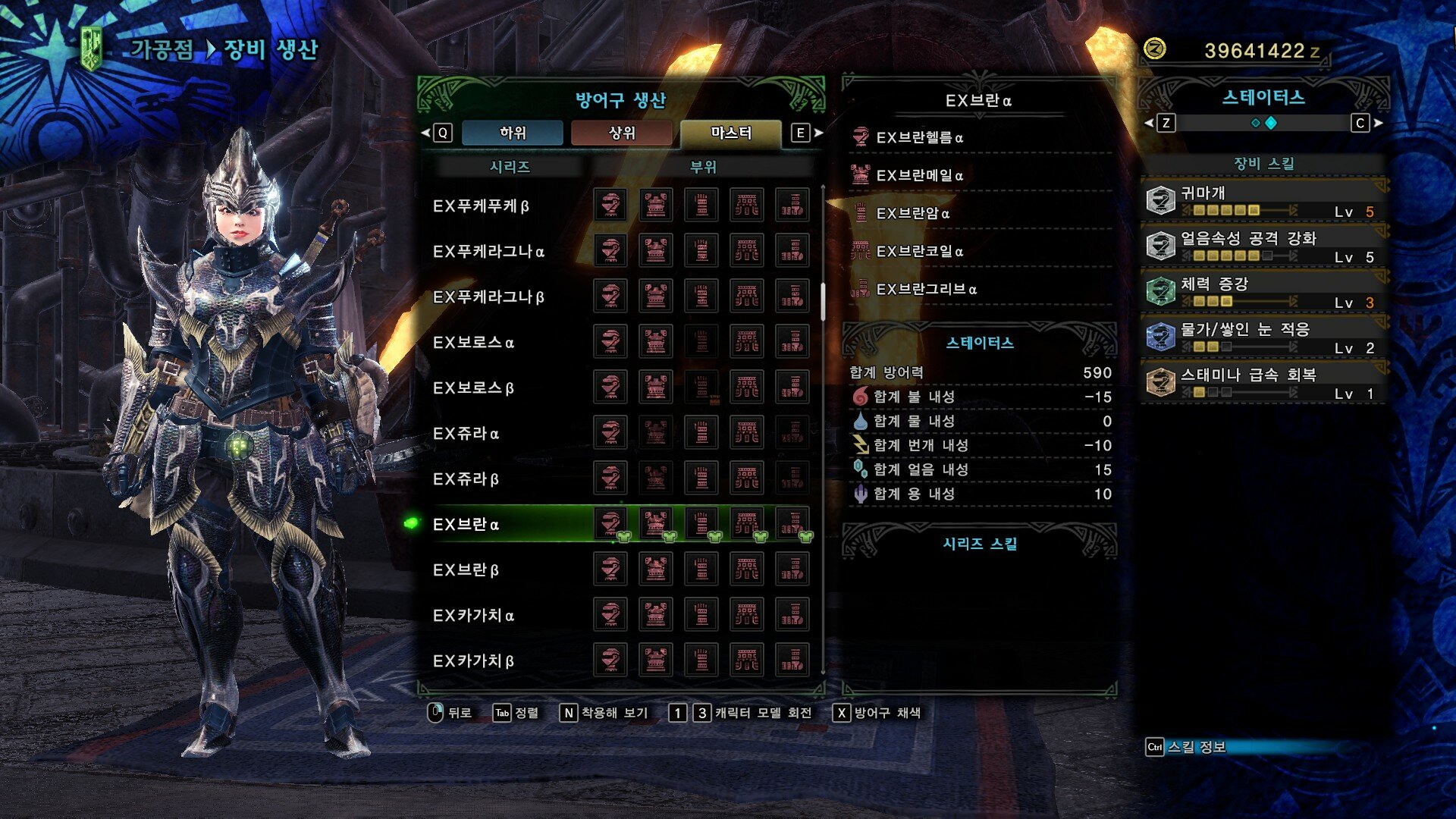This screenshot has height=819, width=1456.
Task: Choose the EX브란메일α chest piece
Action: tap(920, 175)
